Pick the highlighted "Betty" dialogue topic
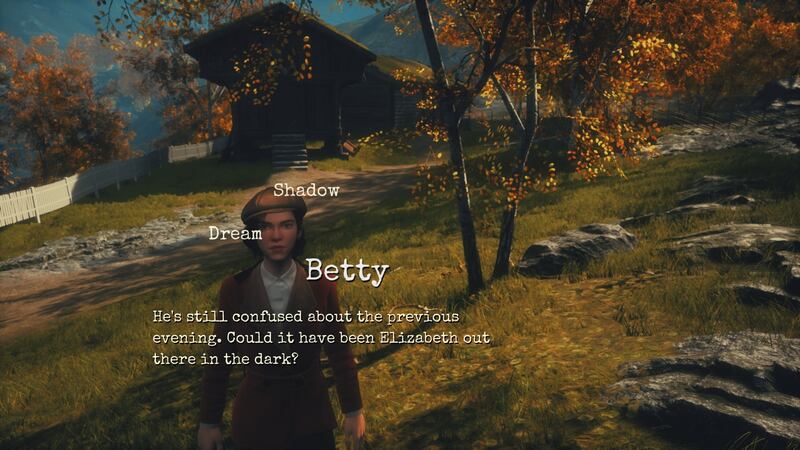Viewport: 800px width, 450px height. pos(346,270)
